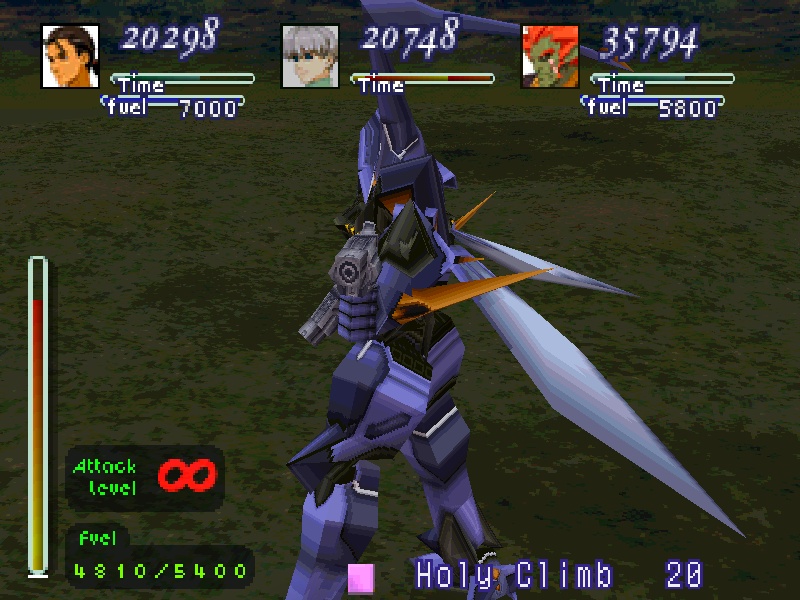Pick the red-haired green-faced character's portrait

click(x=551, y=56)
